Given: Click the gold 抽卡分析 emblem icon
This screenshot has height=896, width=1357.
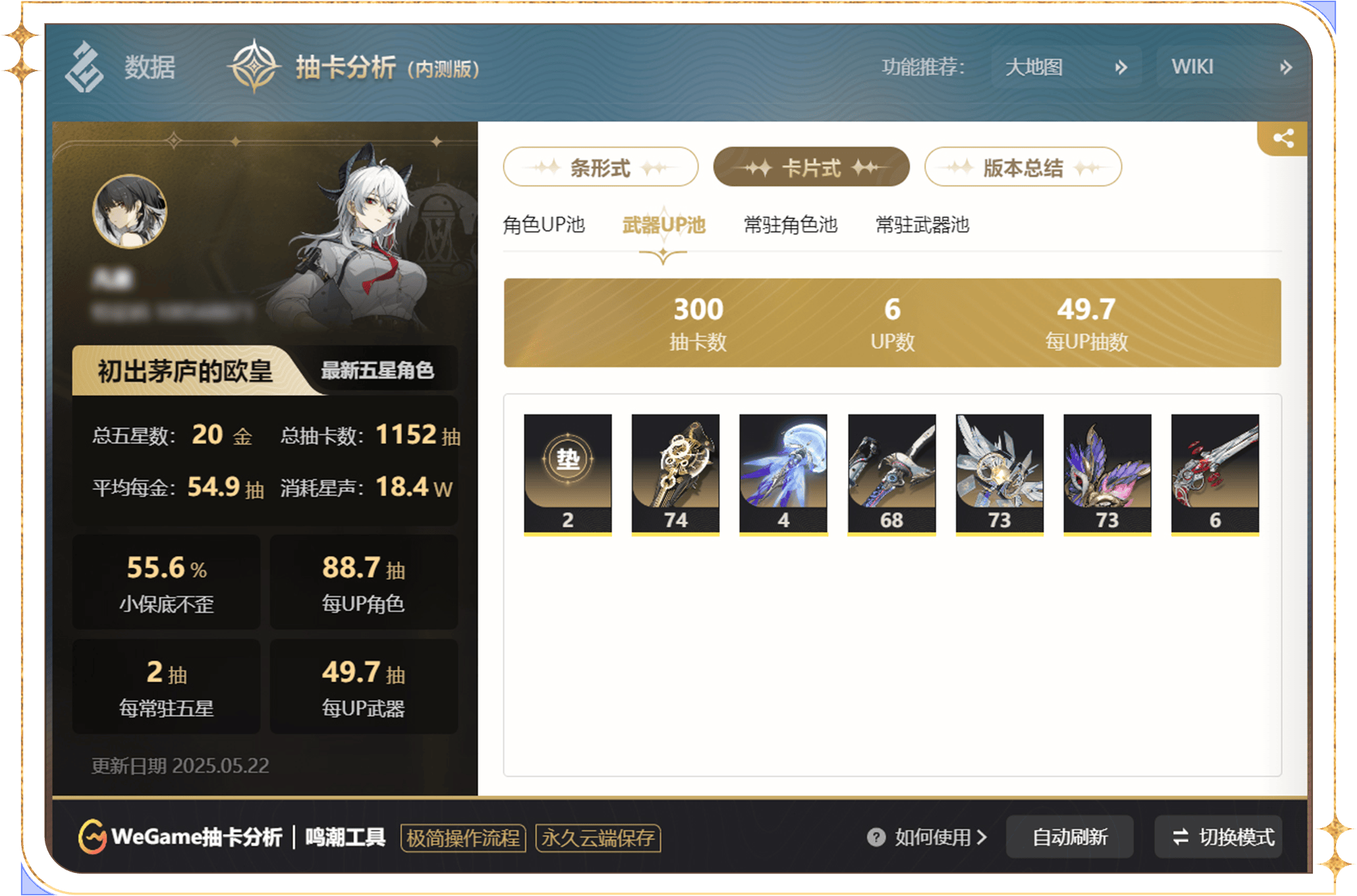Looking at the screenshot, I should (x=256, y=66).
